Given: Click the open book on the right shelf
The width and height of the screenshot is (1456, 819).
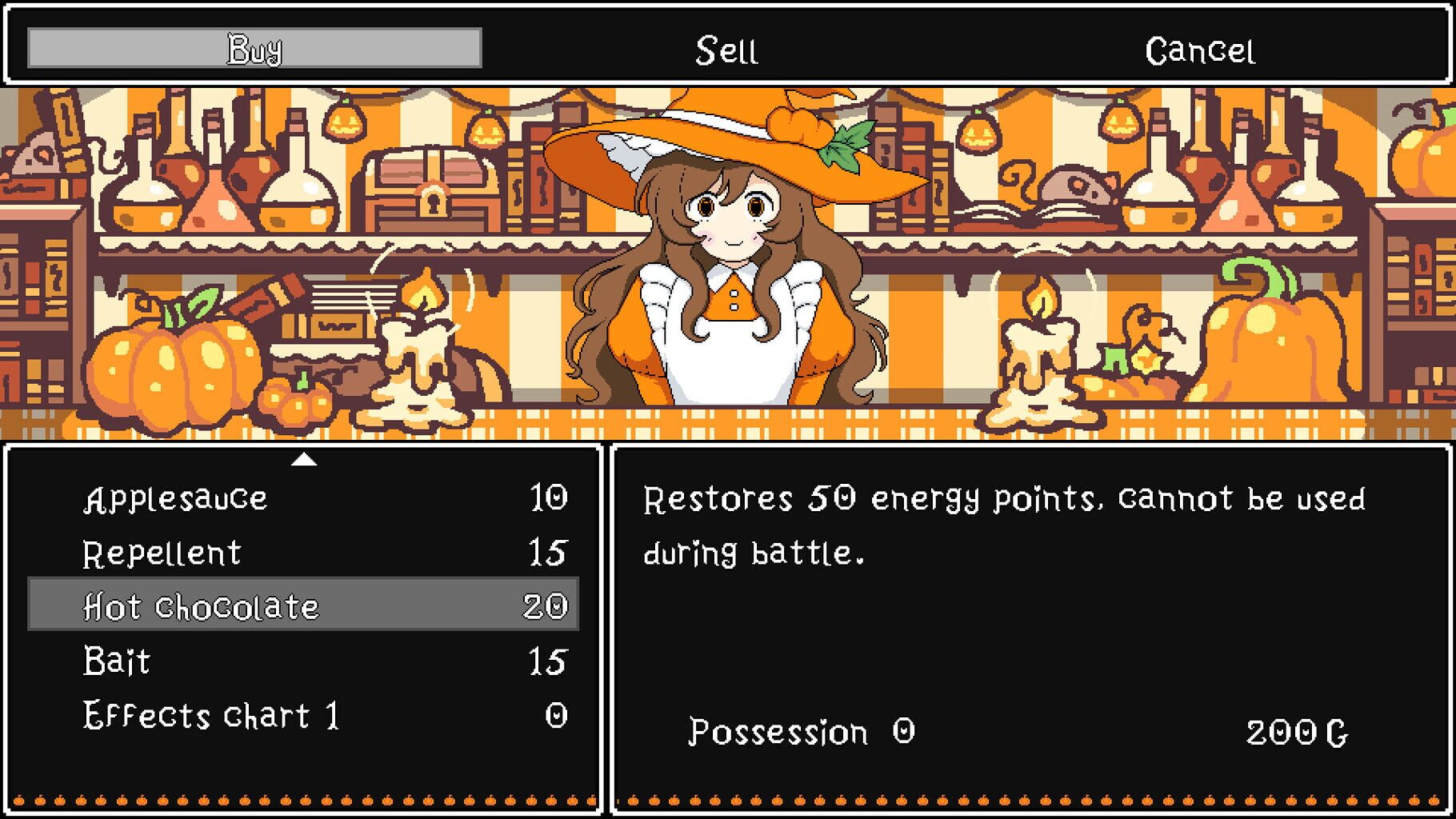Looking at the screenshot, I should (x=1024, y=214).
